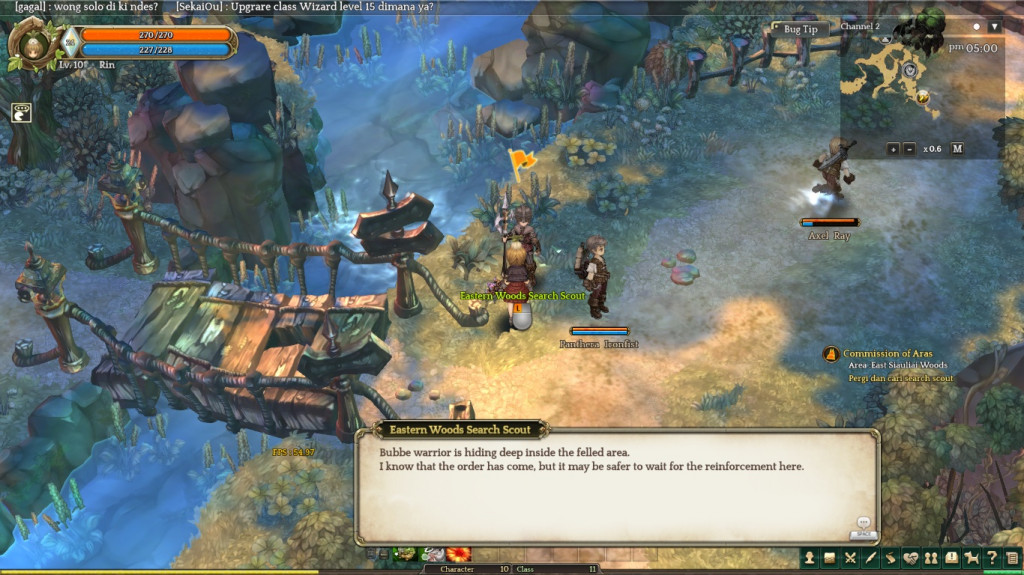Open the companion pet menu icon
The width and height of the screenshot is (1024, 575).
tap(971, 558)
